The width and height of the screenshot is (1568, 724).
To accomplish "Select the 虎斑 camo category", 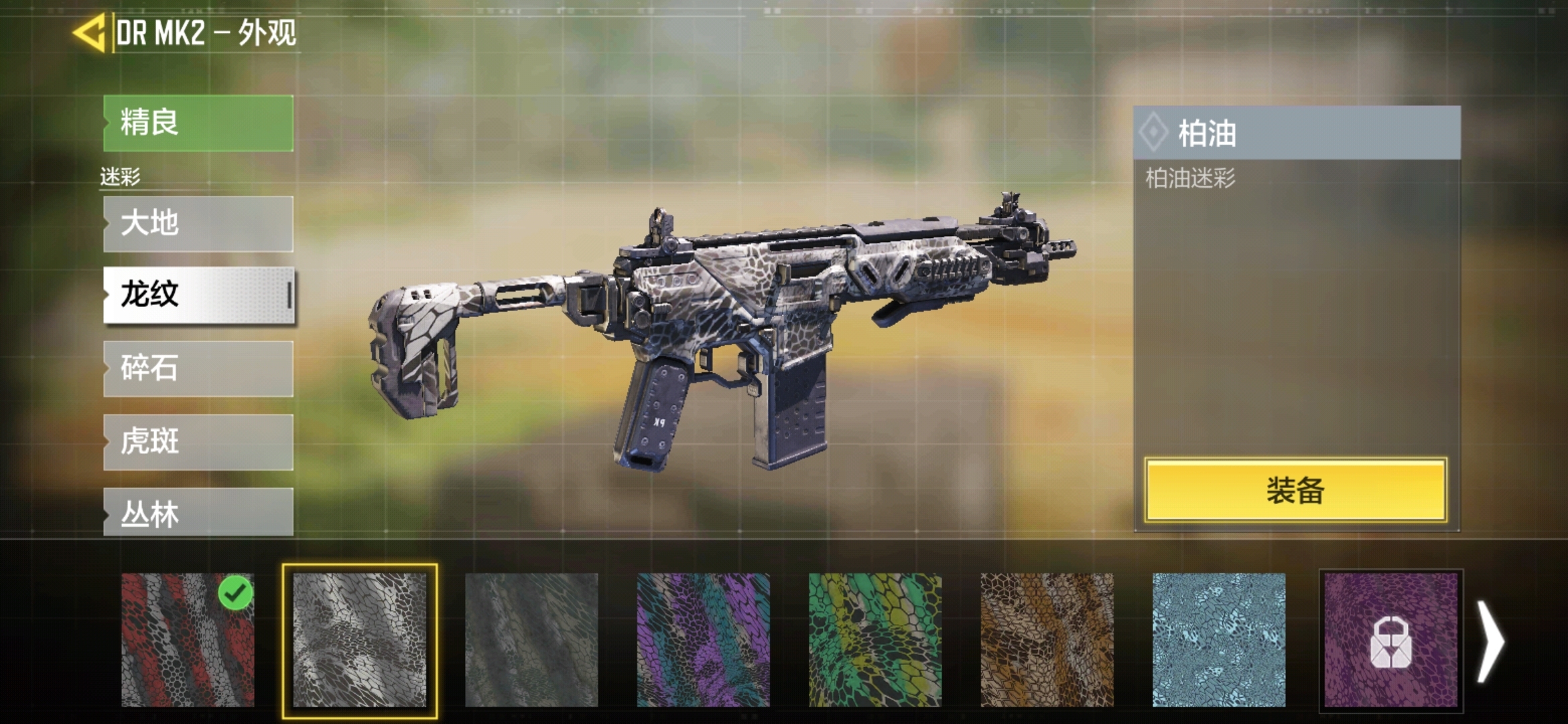I will [198, 442].
